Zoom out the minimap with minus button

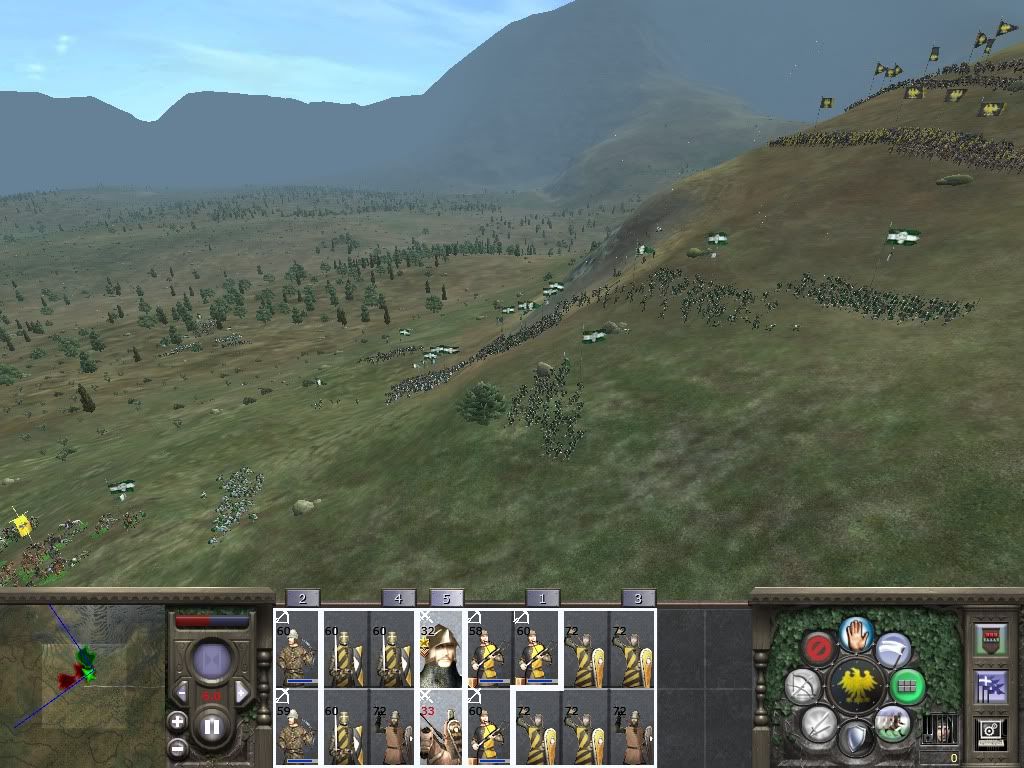[x=177, y=747]
